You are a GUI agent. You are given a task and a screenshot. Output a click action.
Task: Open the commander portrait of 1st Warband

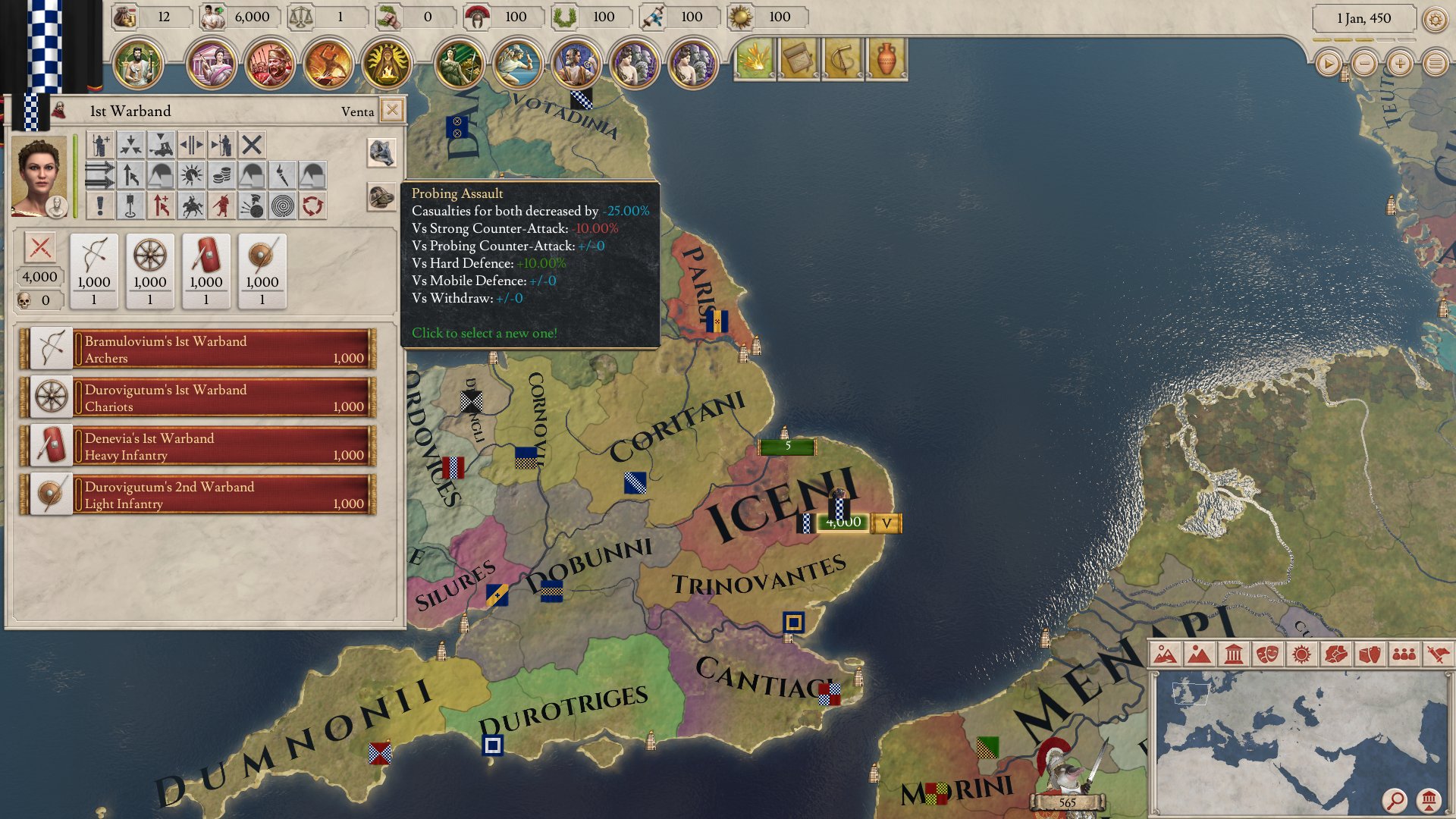coord(39,177)
